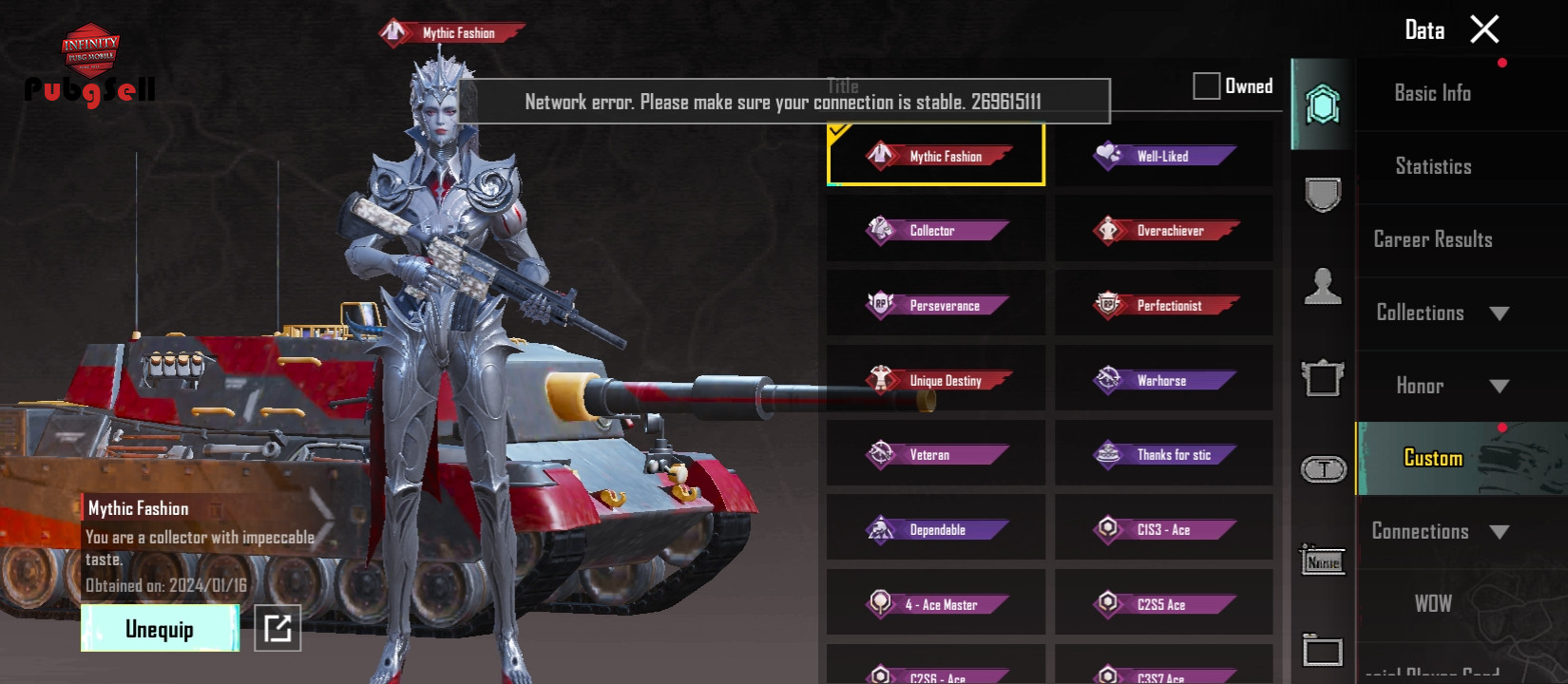Image resolution: width=1568 pixels, height=684 pixels.
Task: Choose the Warhorse title
Action: point(1163,380)
